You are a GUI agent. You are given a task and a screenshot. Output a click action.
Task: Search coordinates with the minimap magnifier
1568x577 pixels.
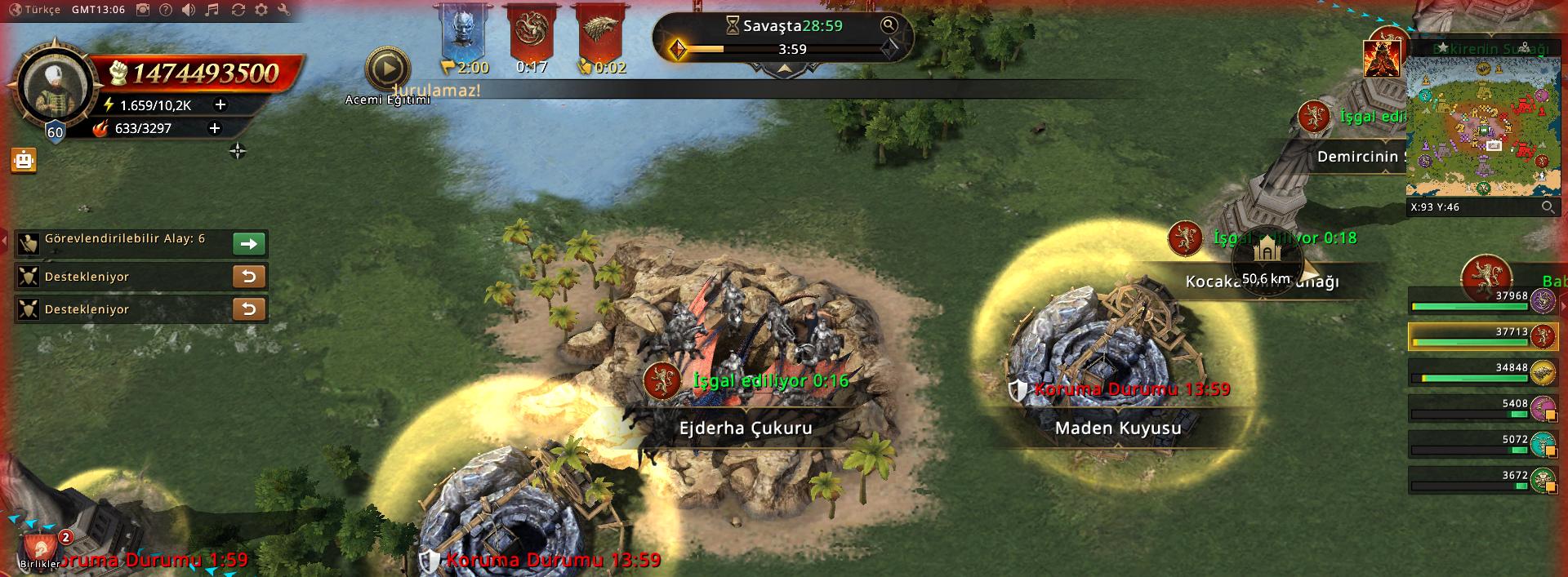click(1547, 207)
